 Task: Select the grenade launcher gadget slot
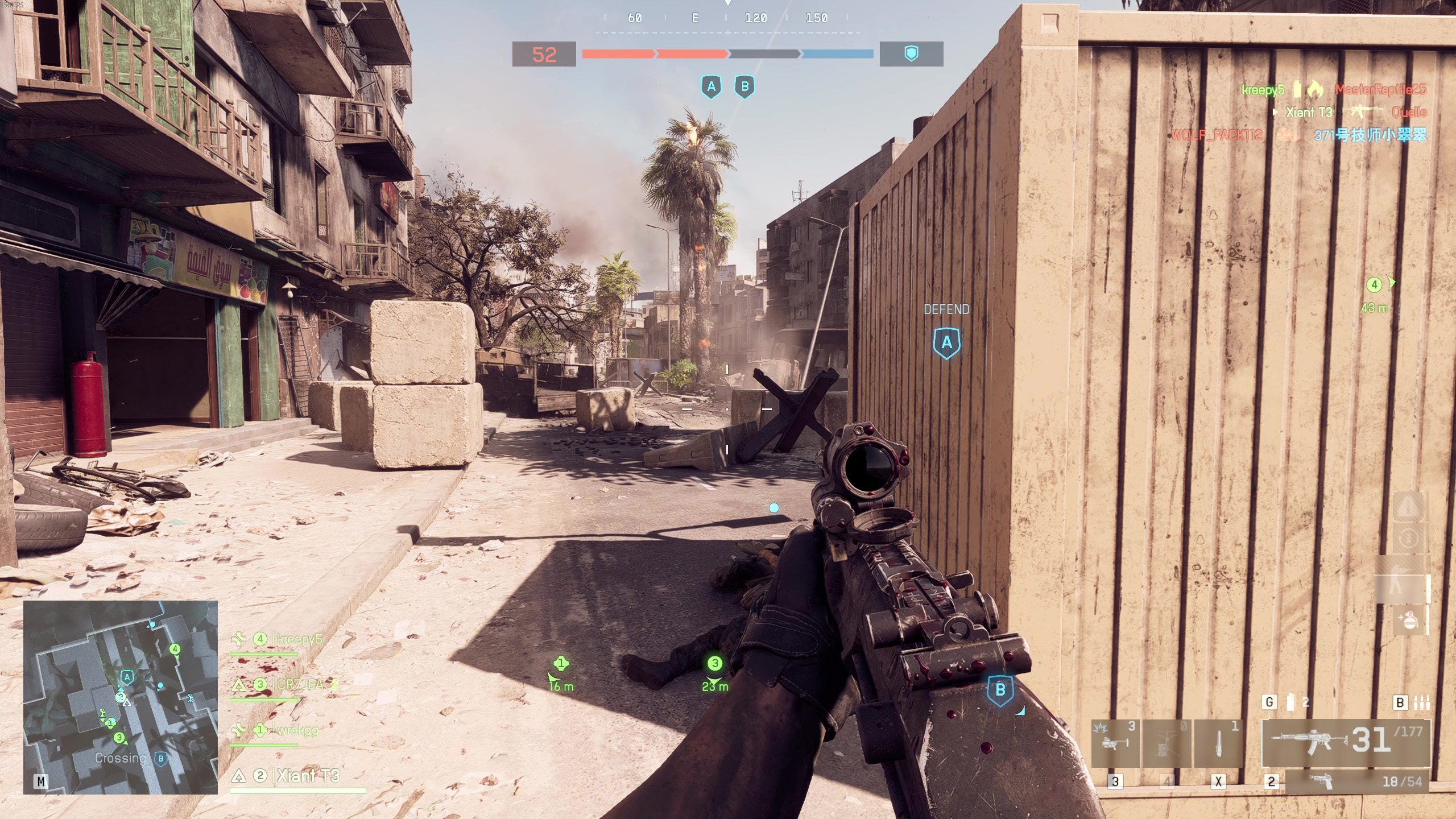[x=1115, y=743]
